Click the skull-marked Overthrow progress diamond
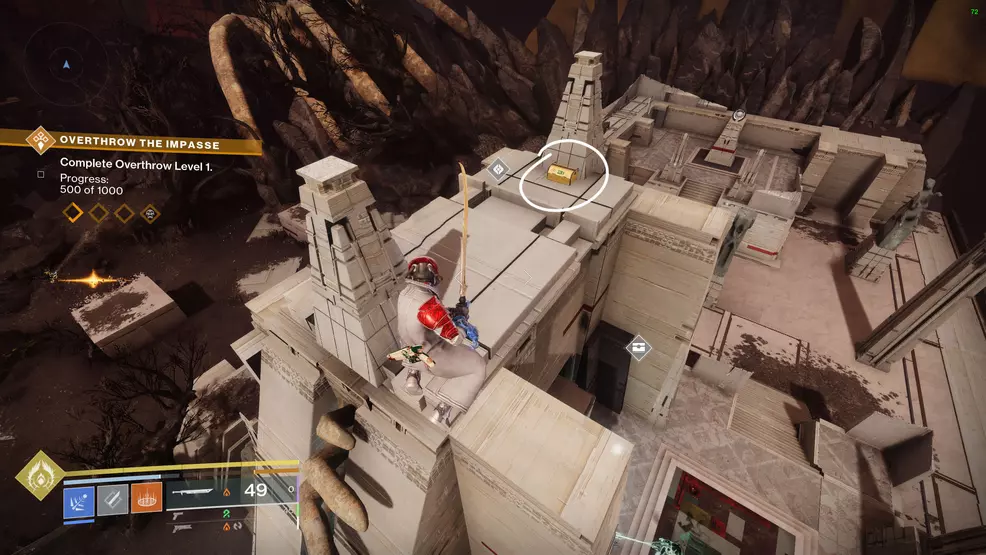Viewport: 986px width, 555px height. (149, 212)
